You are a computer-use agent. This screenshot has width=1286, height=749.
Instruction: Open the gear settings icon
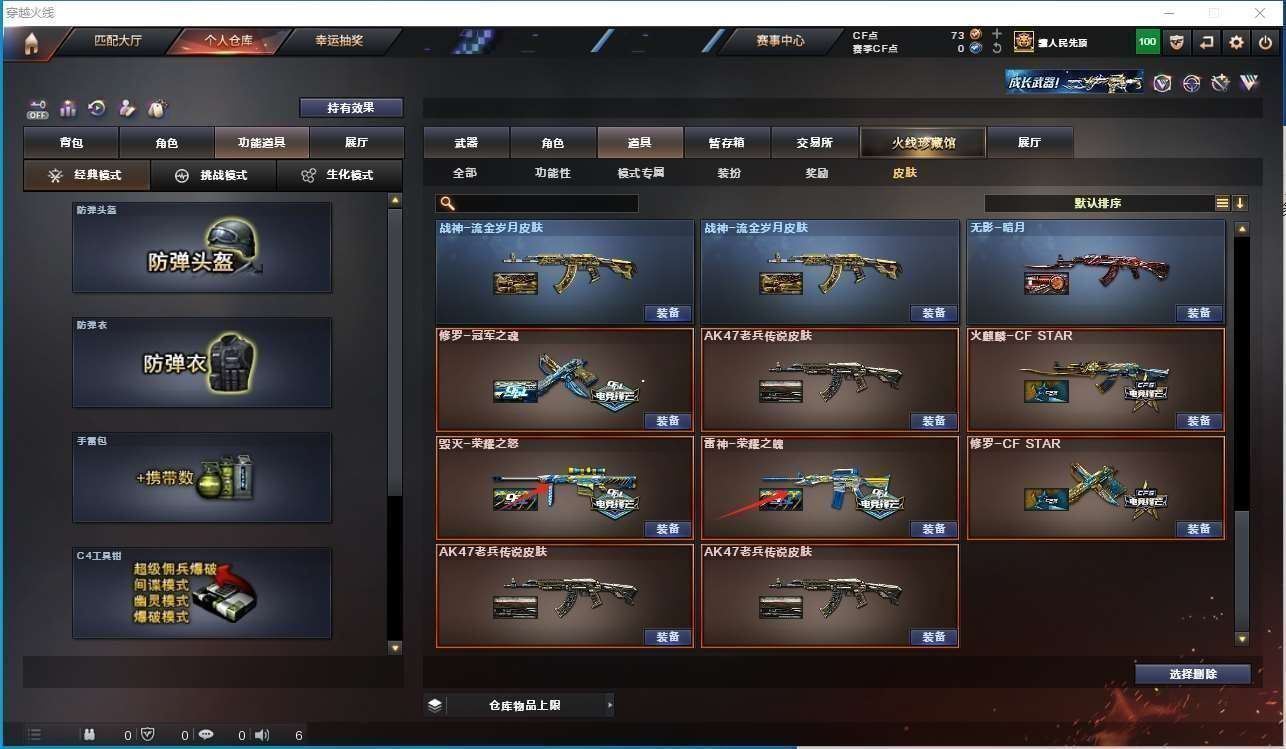coord(1236,42)
